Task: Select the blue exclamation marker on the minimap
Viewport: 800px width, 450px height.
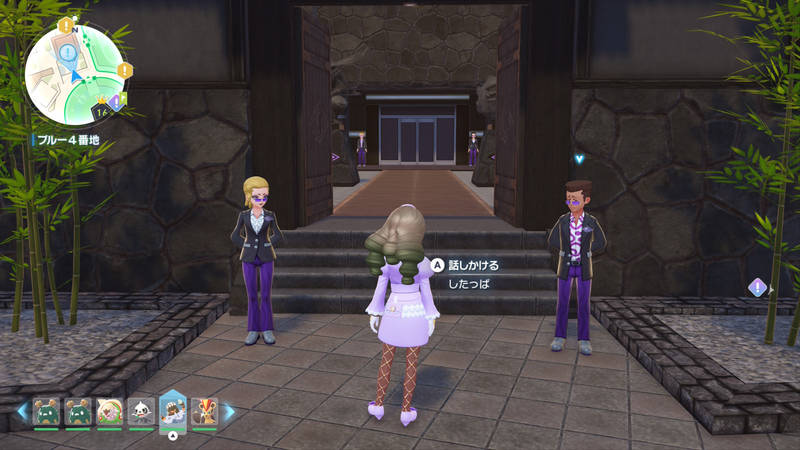Action: [x=68, y=51]
